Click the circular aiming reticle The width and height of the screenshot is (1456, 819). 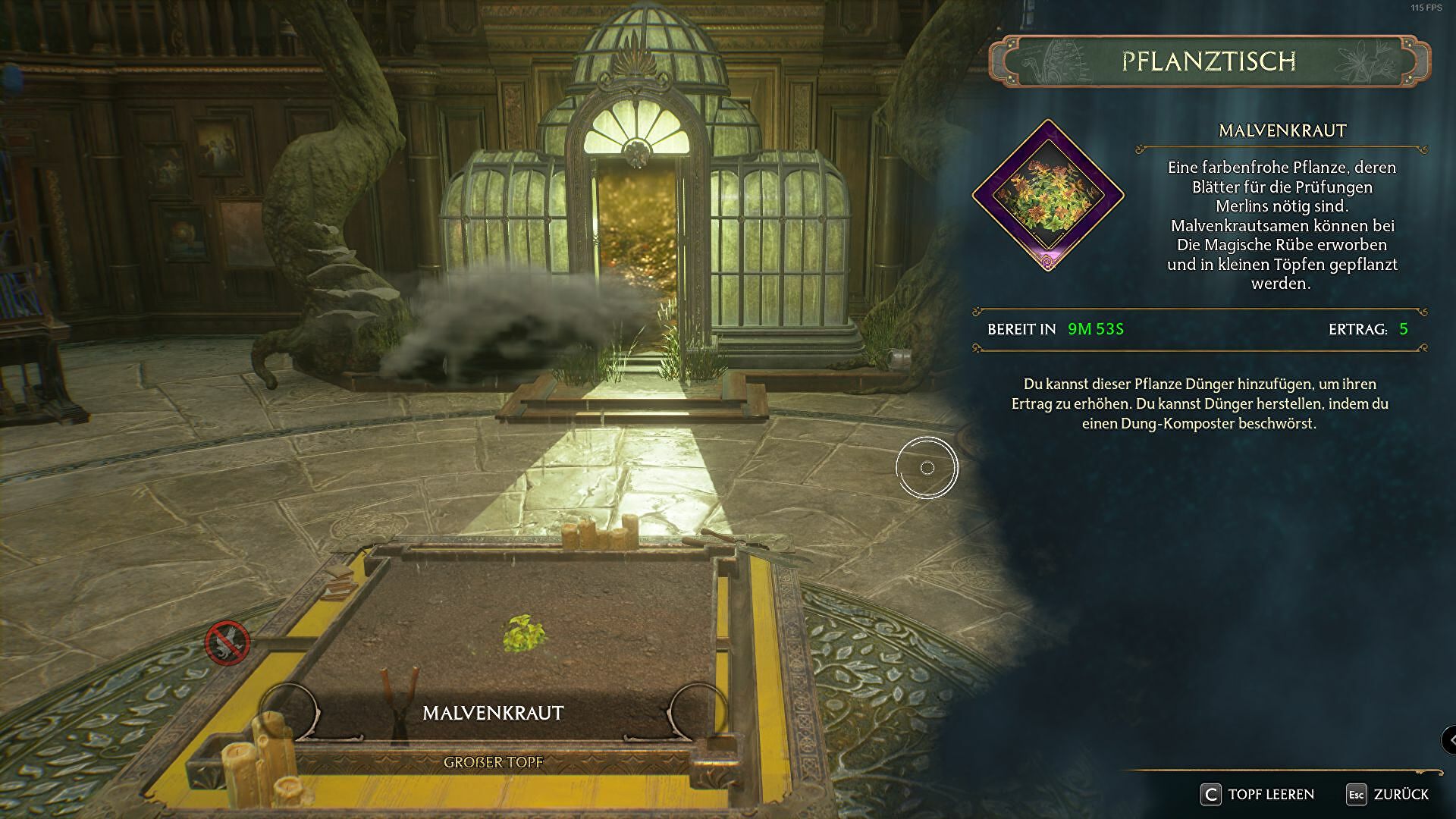(x=927, y=468)
